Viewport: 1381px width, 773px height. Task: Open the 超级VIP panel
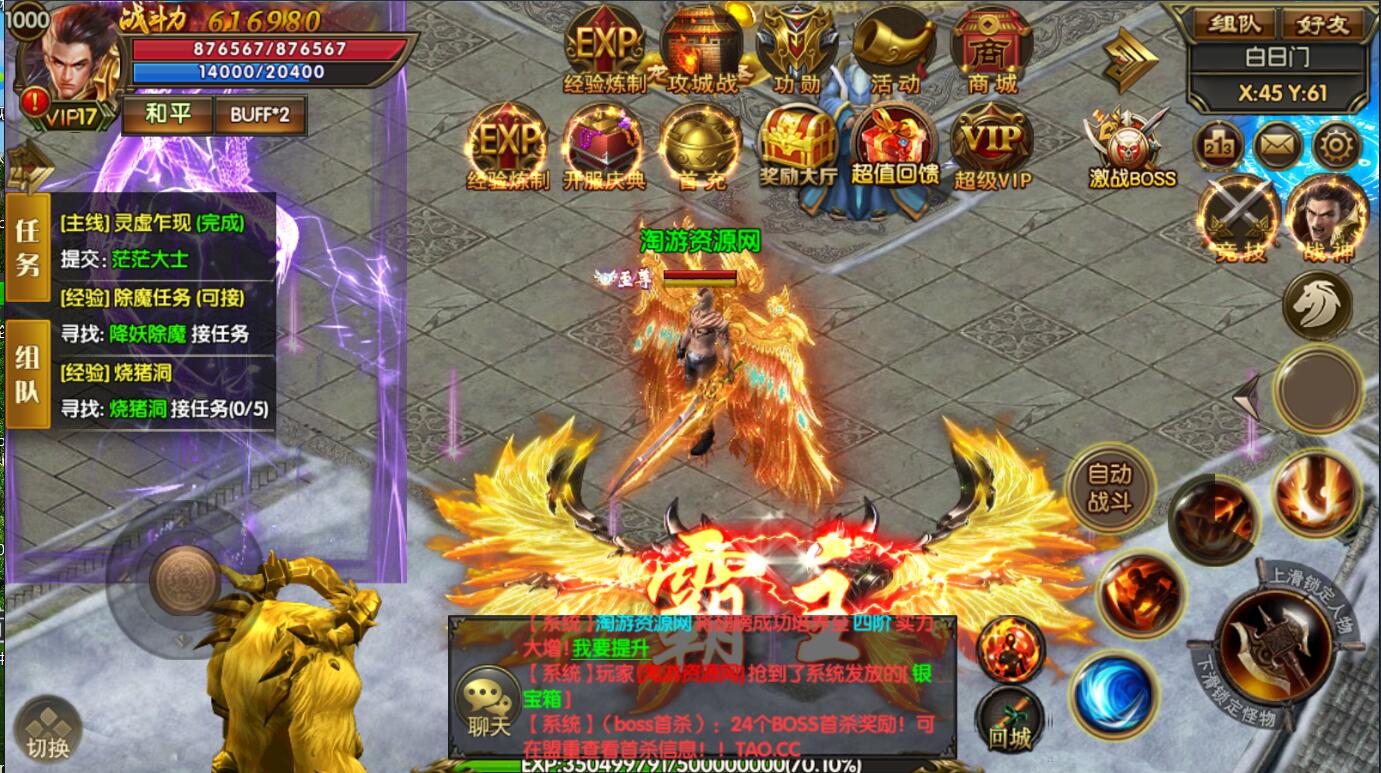992,147
